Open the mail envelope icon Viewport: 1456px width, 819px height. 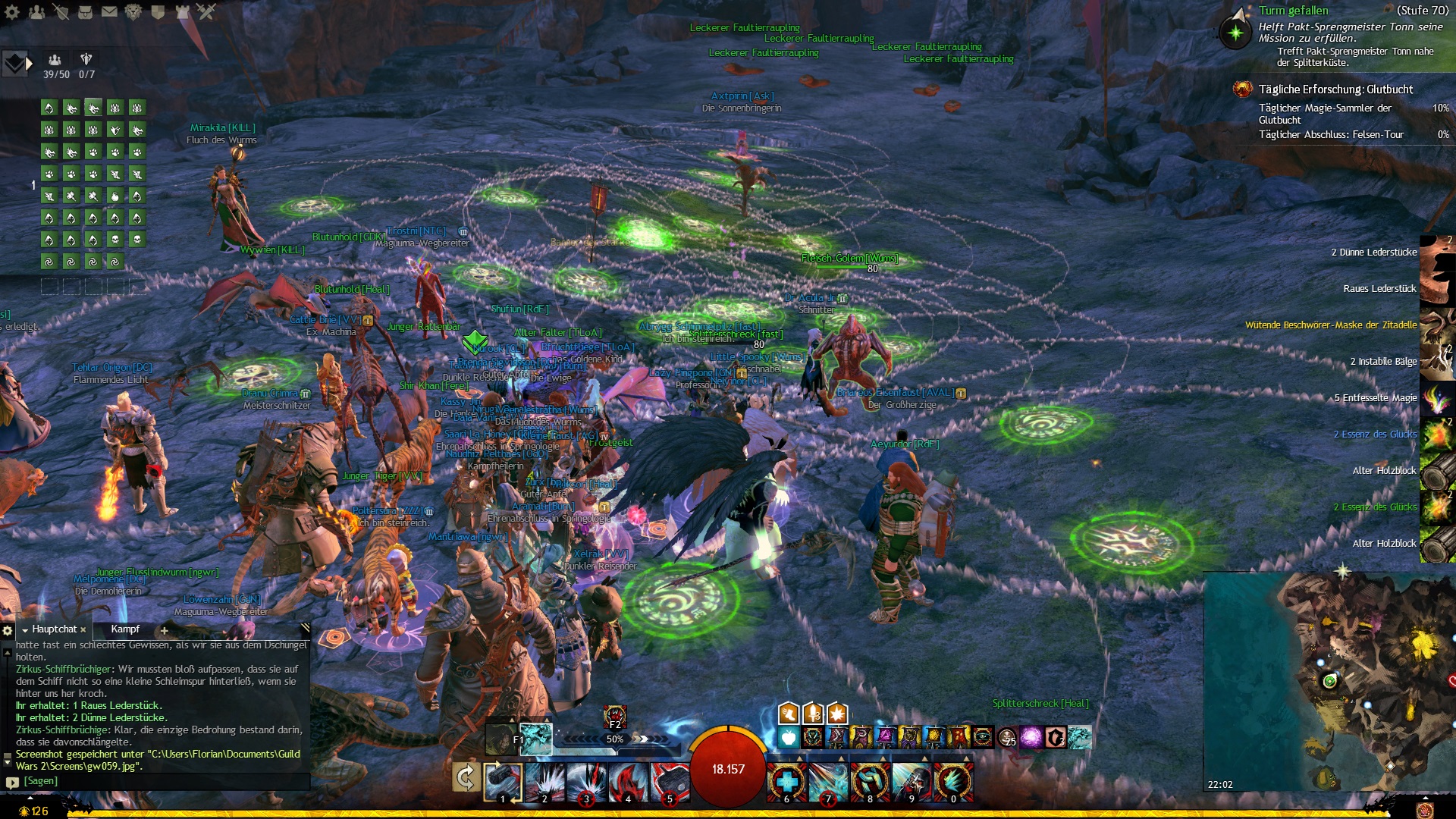109,12
